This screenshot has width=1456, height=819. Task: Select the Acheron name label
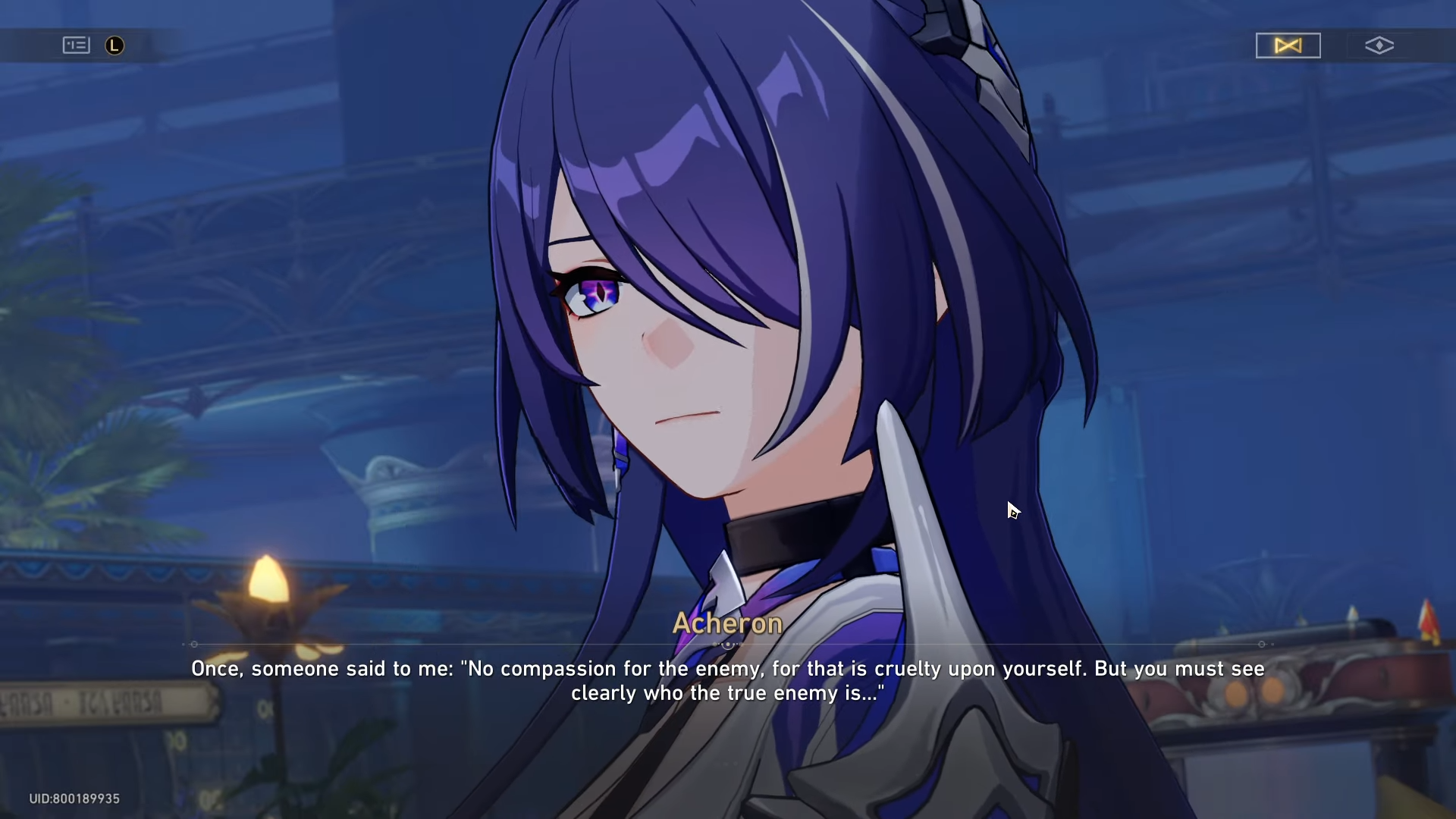point(727,623)
